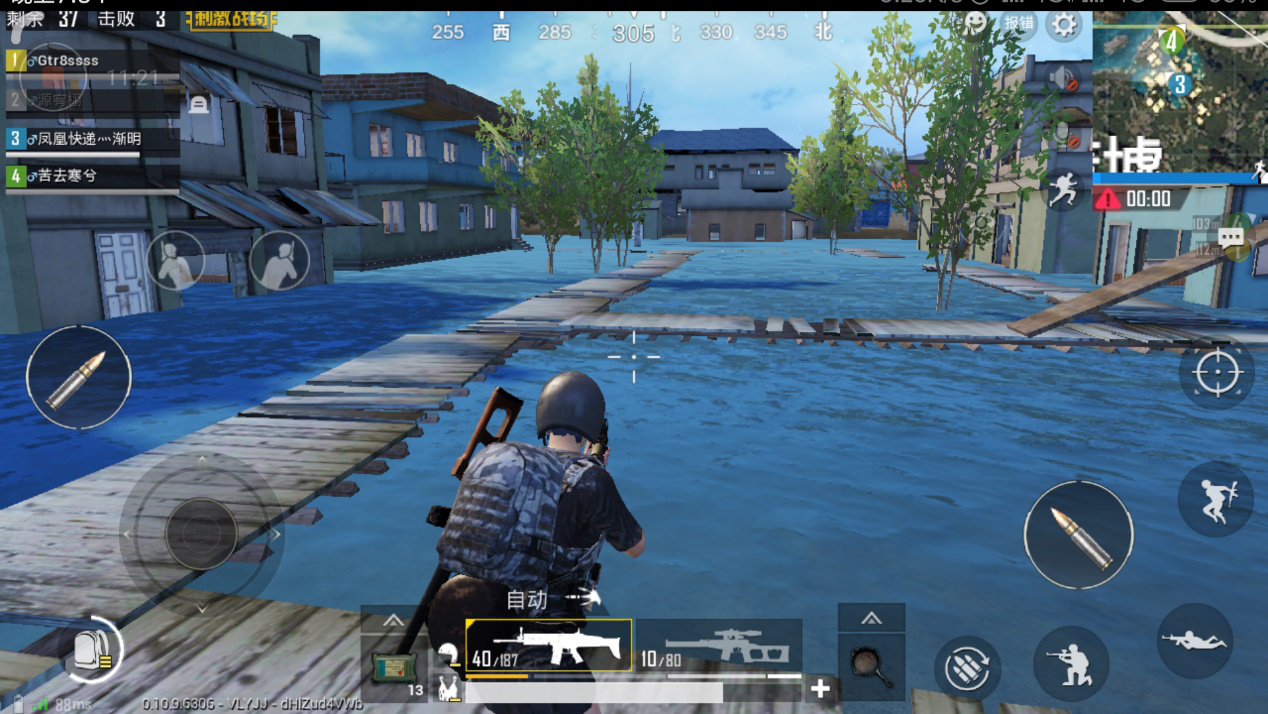Activate the crouch stance button
Viewport: 1268px width, 714px height.
pyautogui.click(x=1071, y=664)
